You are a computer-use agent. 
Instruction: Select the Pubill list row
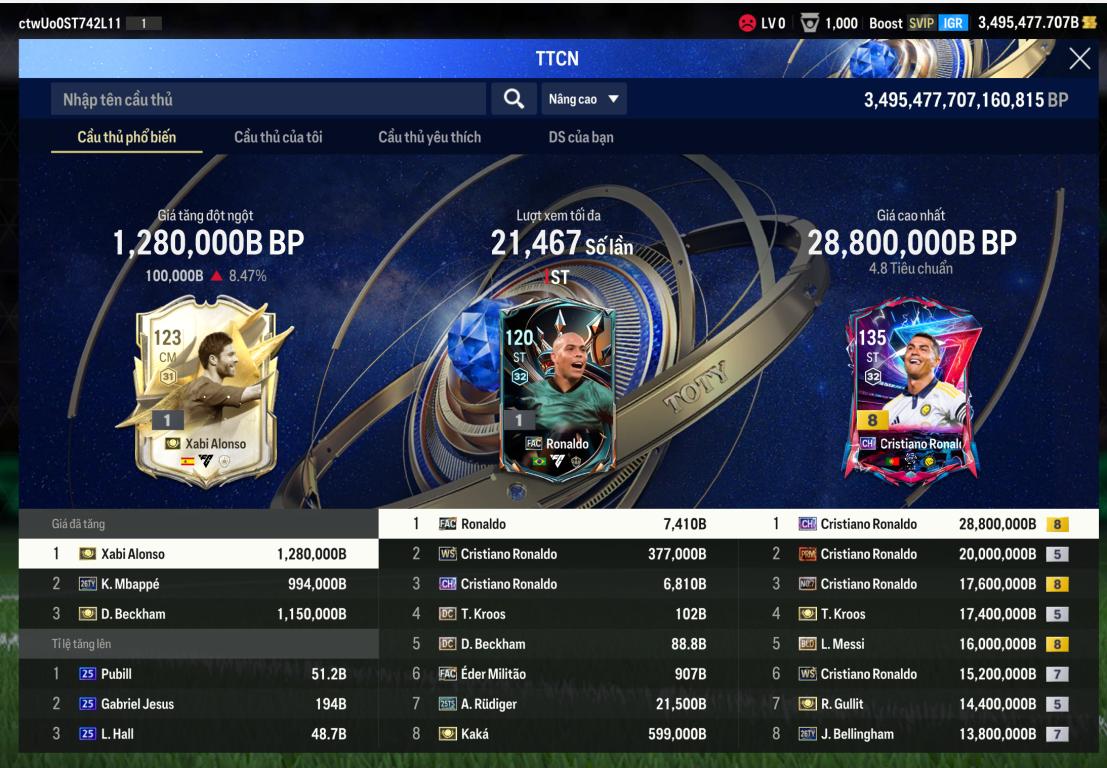(198, 674)
